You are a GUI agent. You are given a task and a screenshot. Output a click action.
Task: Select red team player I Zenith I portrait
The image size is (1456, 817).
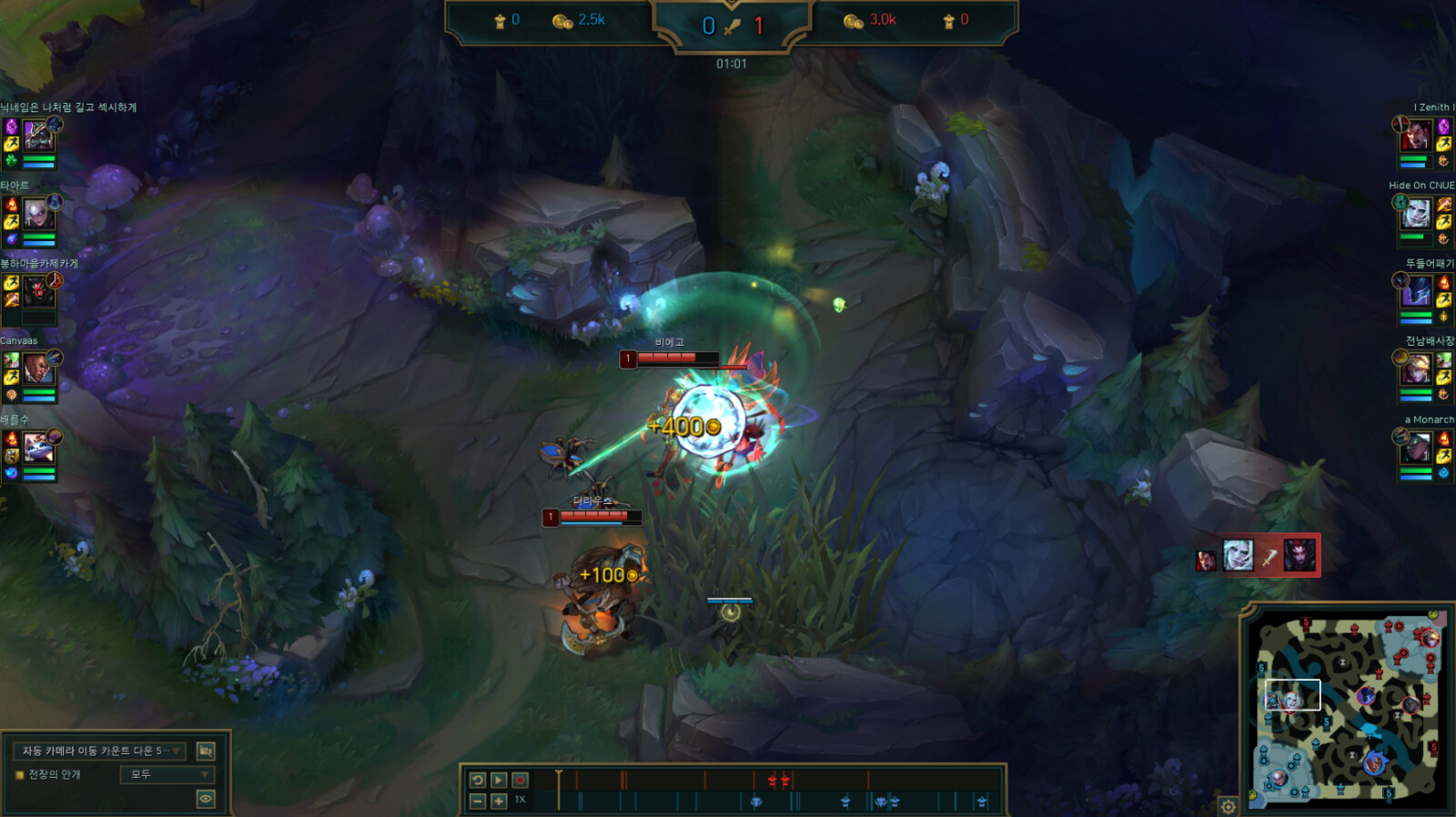1416,136
